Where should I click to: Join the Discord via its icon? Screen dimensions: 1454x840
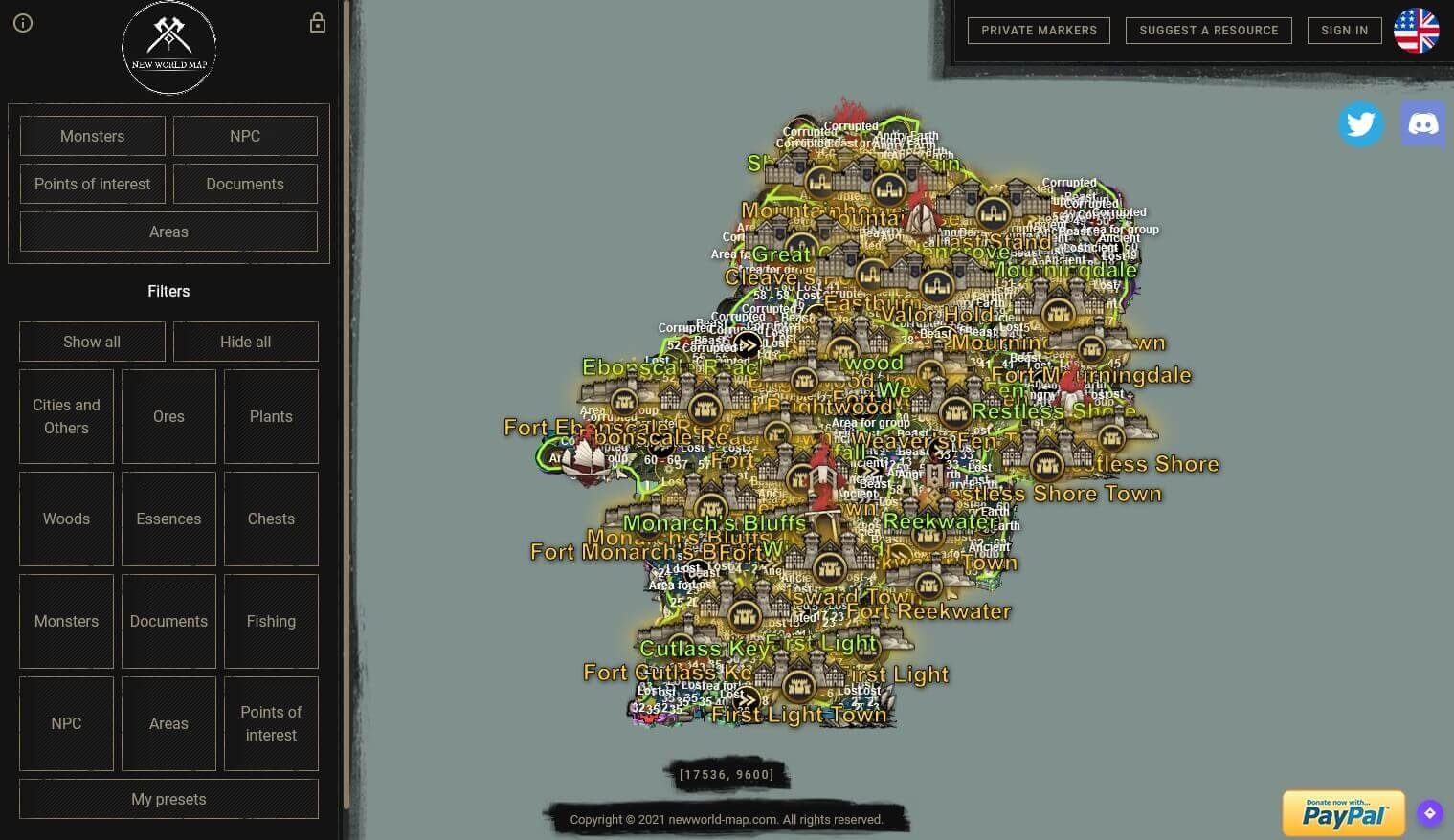1422,123
